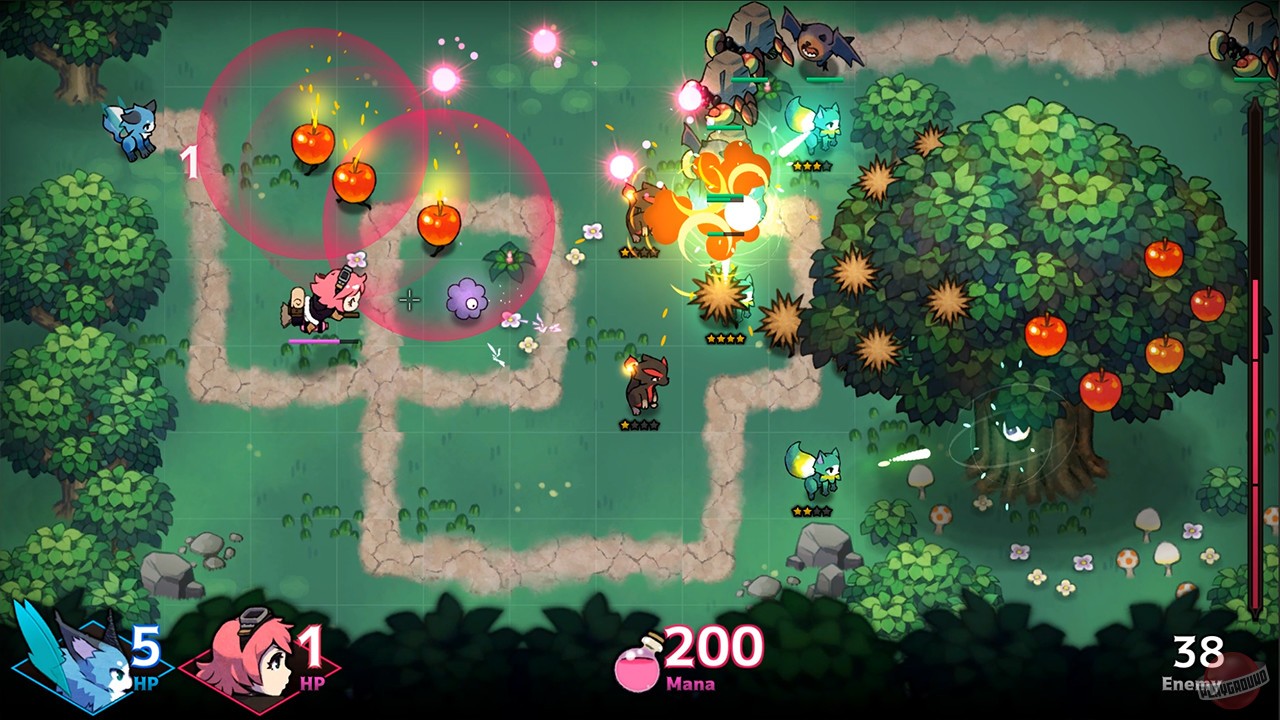Select the bat enemy in the top-right corner
Screen dimensions: 1280x720
coord(820,40)
